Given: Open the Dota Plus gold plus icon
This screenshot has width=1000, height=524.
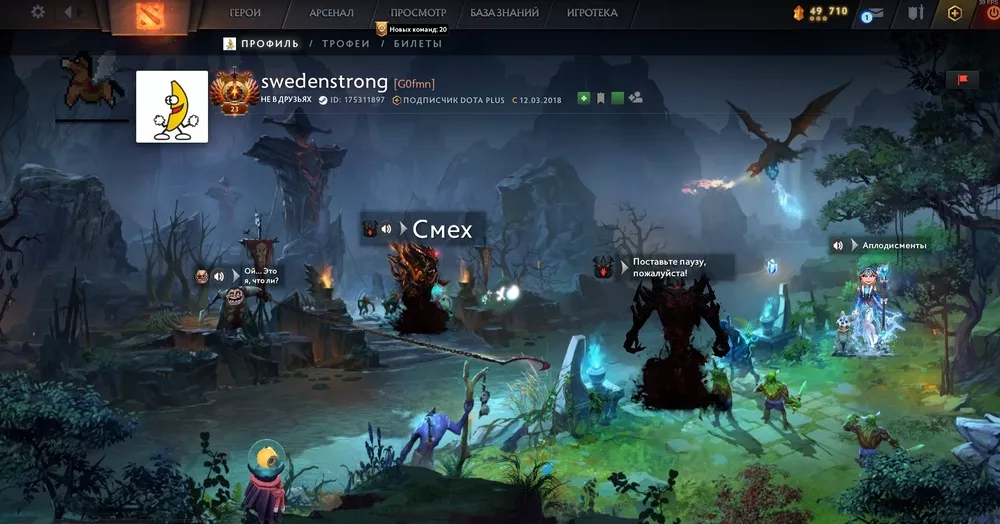Looking at the screenshot, I should pos(955,13).
